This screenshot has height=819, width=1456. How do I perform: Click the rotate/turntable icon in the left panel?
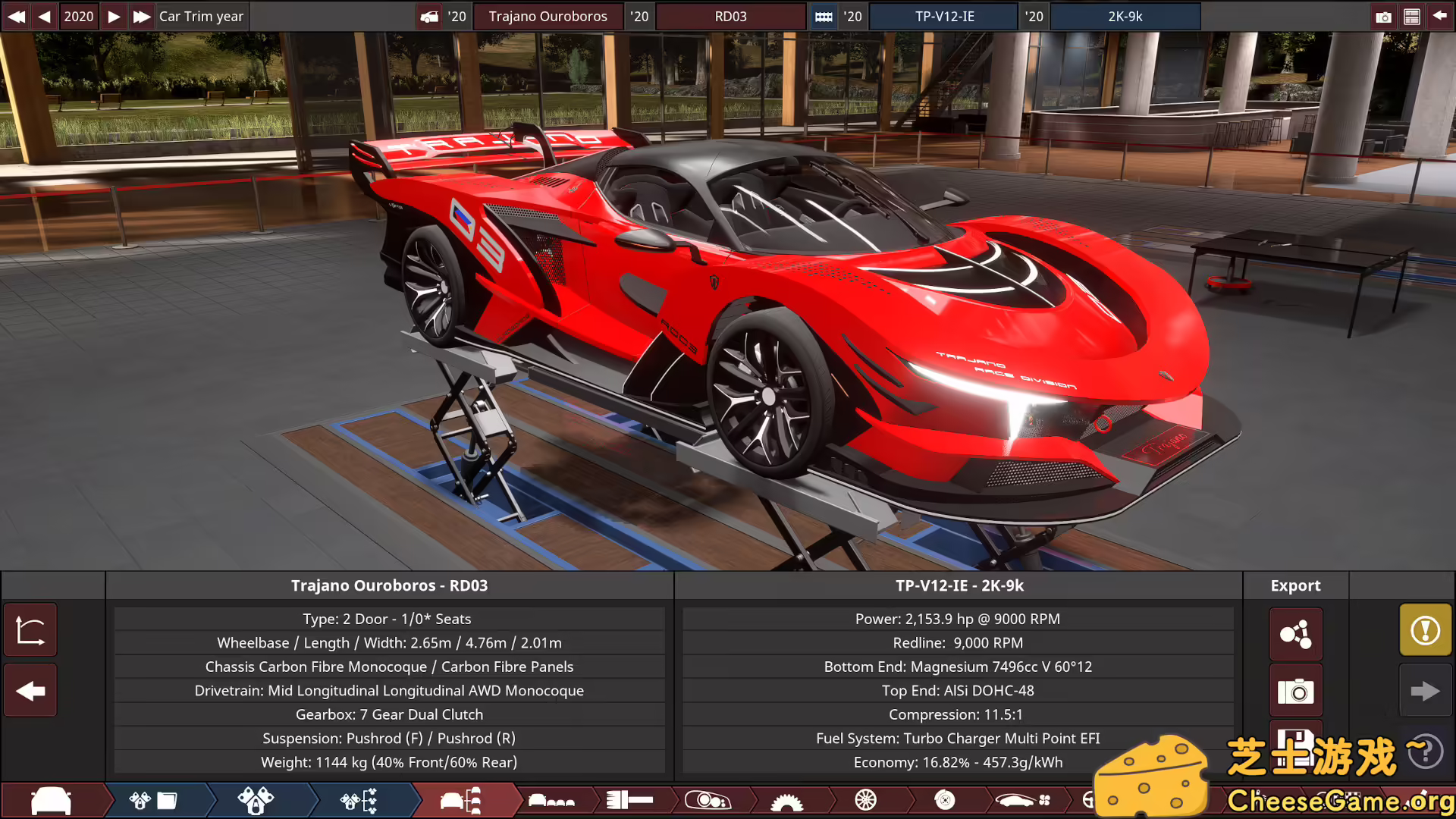[x=30, y=629]
